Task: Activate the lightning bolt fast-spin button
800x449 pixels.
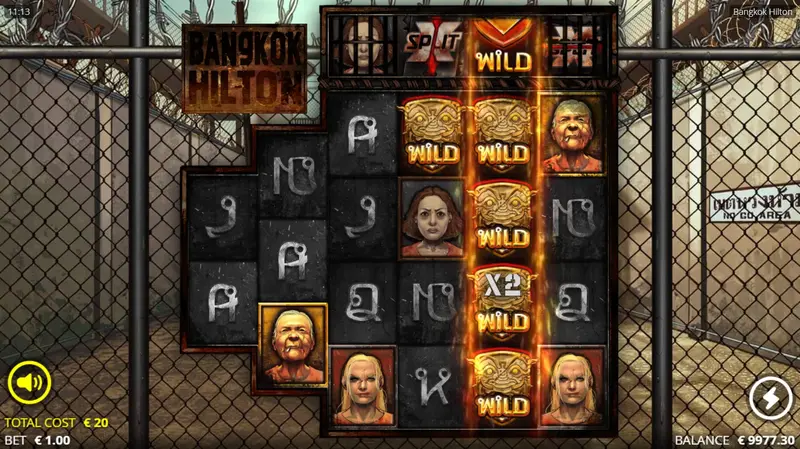Action: click(770, 399)
